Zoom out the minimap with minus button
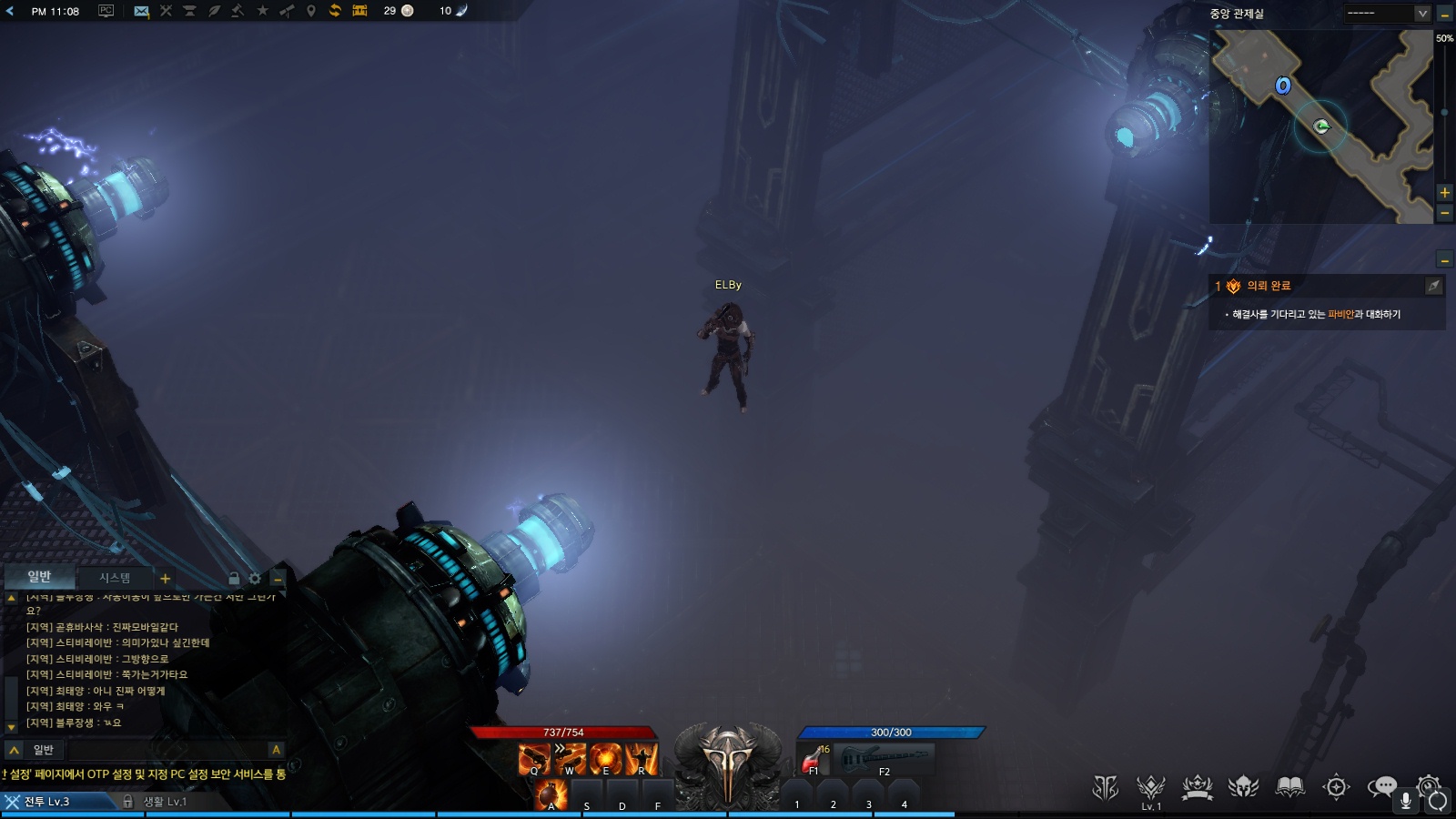 click(1444, 213)
